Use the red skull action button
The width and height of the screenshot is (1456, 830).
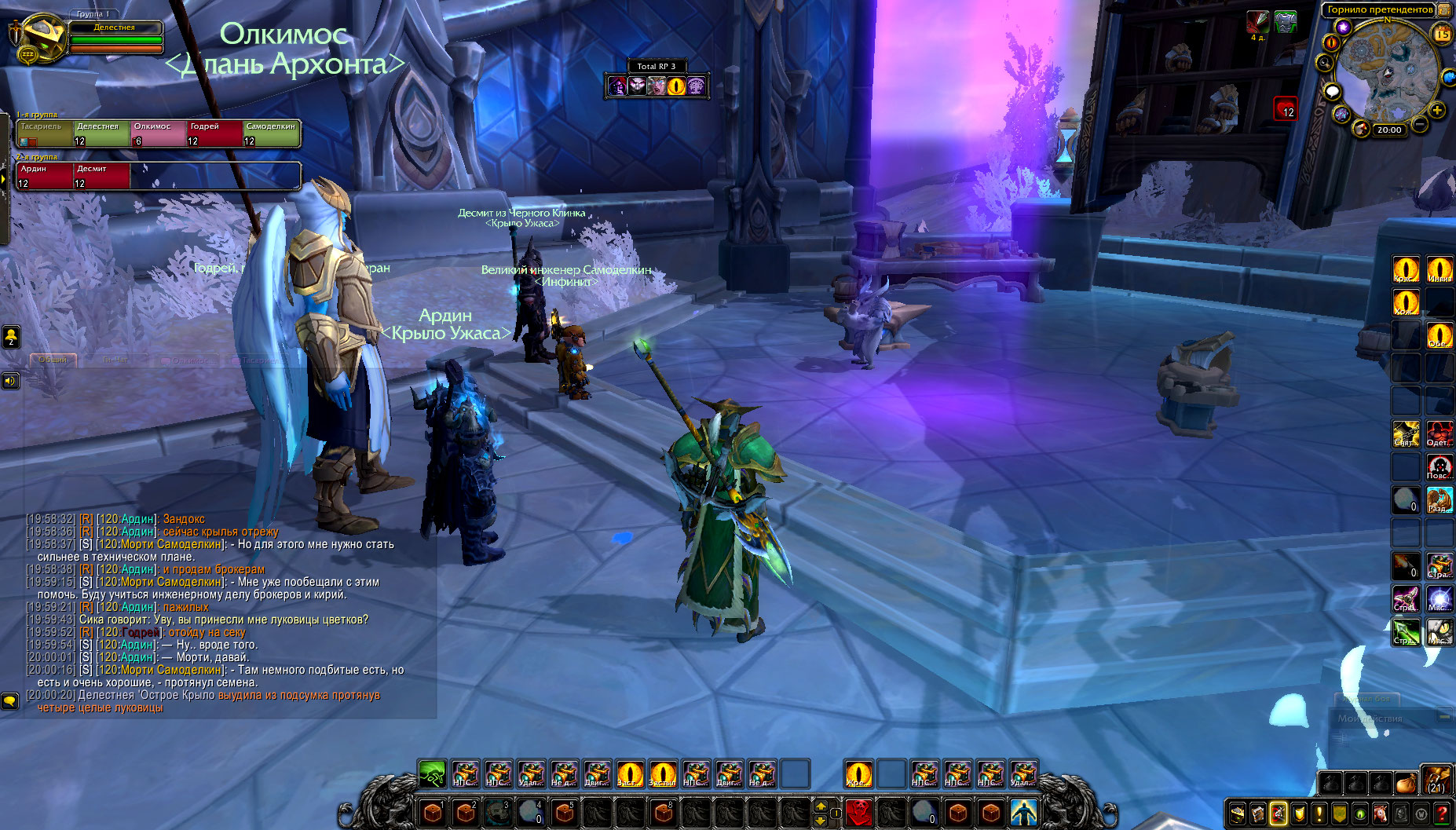pyautogui.click(x=858, y=812)
